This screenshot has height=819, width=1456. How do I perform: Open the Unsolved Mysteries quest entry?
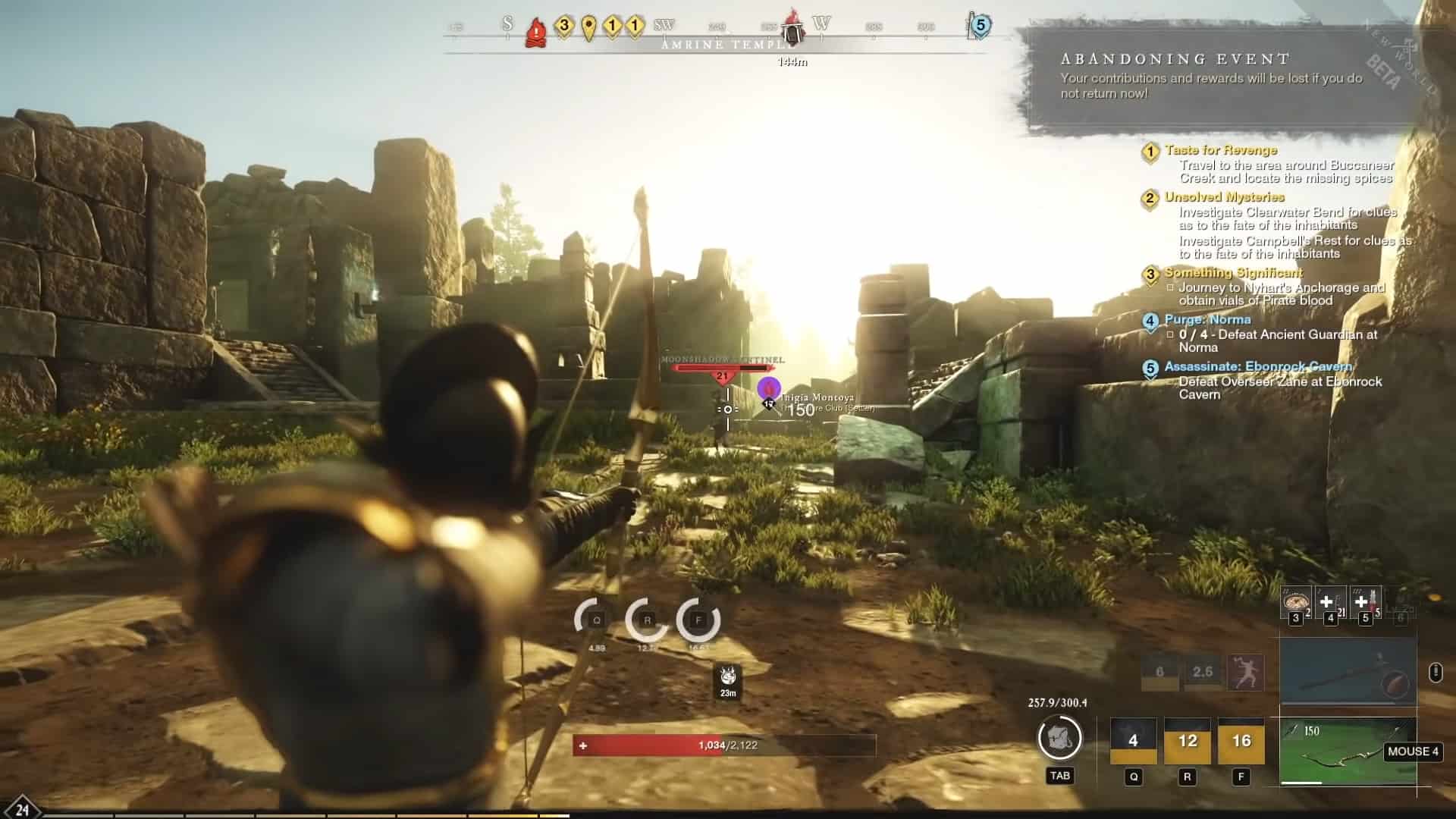(1224, 198)
